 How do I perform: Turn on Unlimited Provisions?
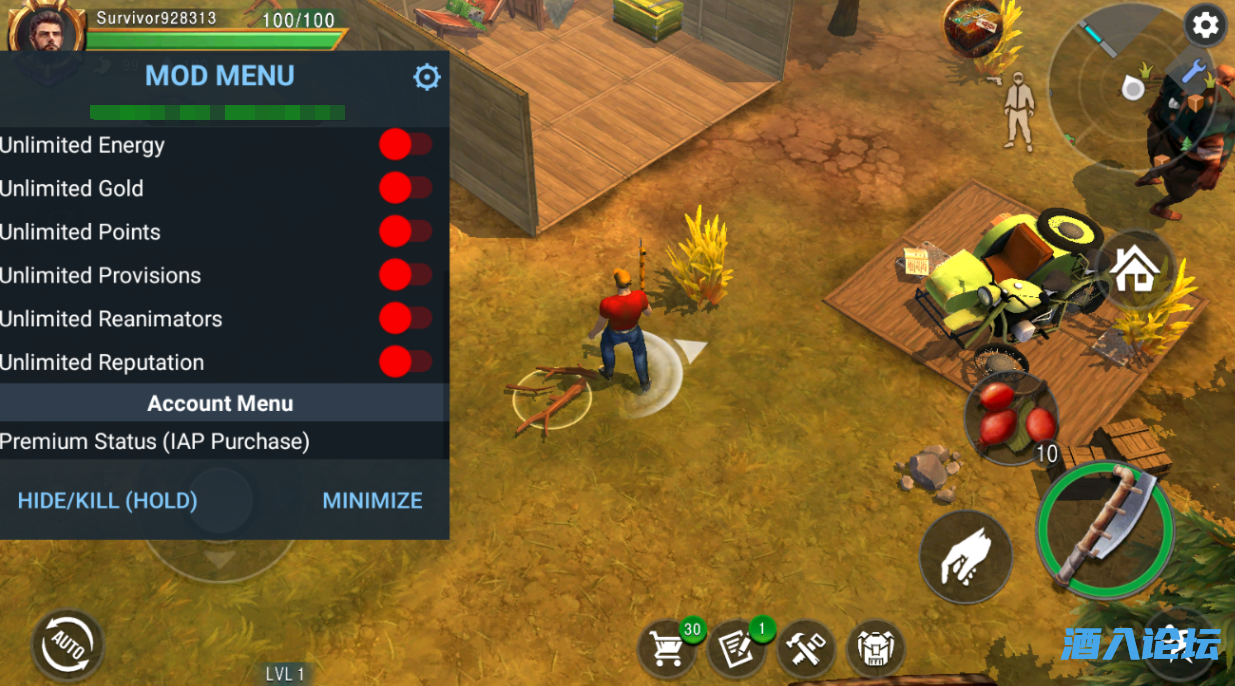(x=405, y=275)
